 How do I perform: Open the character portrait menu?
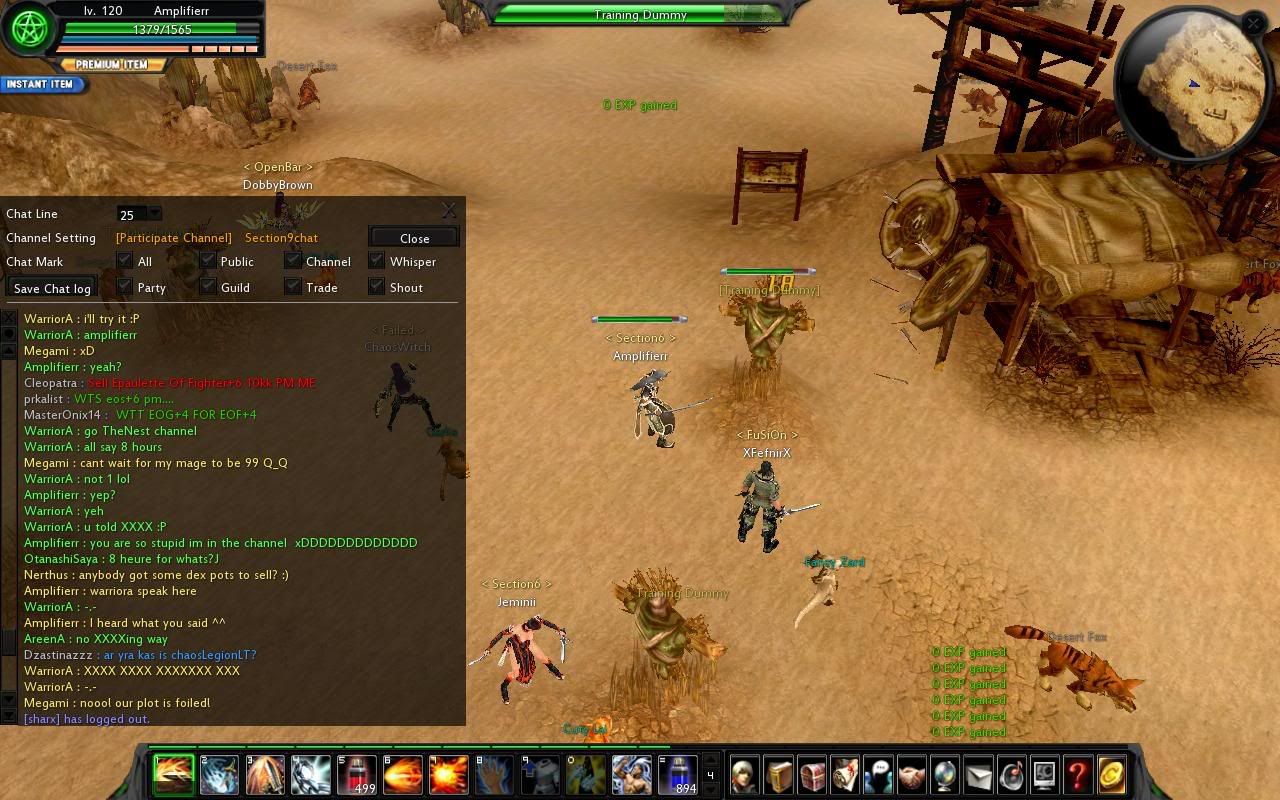coord(745,775)
